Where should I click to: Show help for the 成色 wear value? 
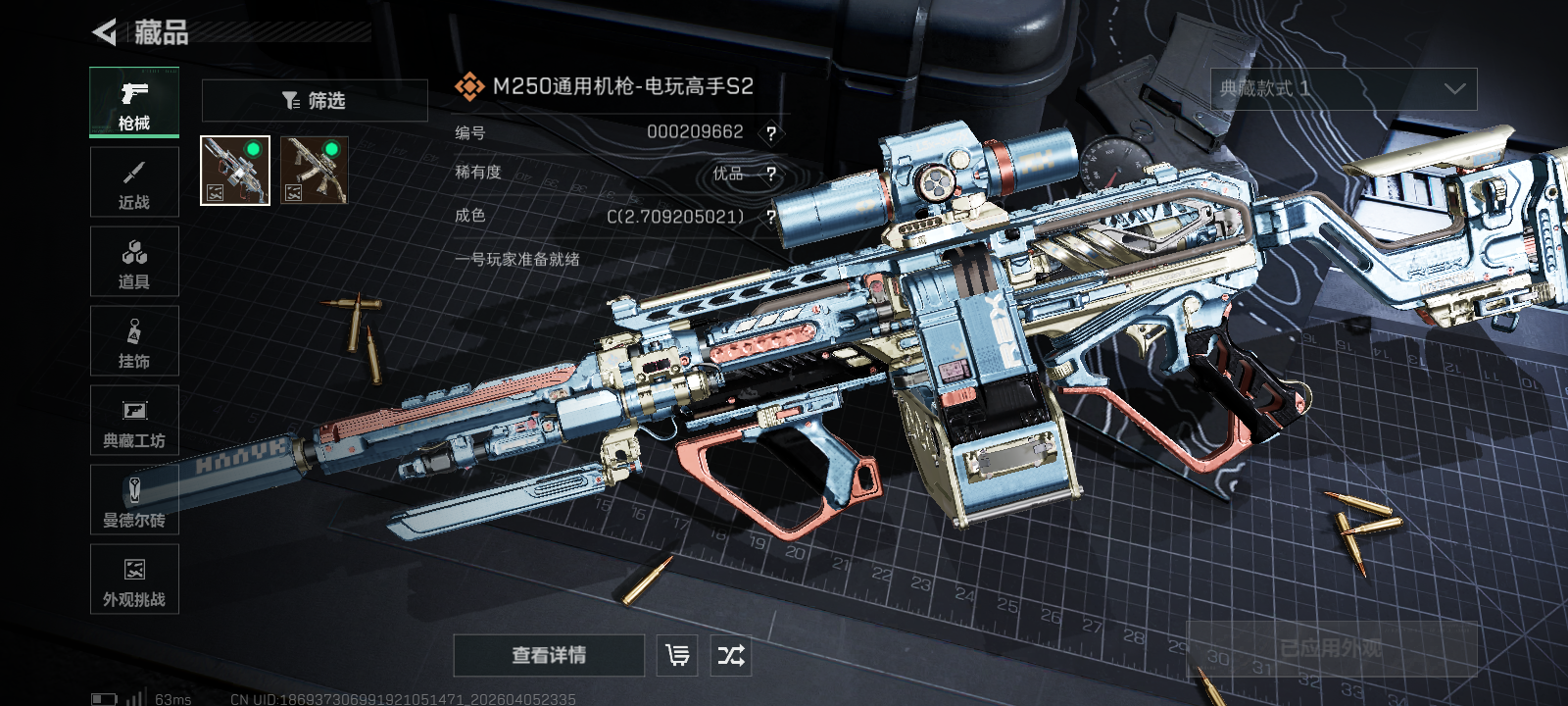coord(771,217)
